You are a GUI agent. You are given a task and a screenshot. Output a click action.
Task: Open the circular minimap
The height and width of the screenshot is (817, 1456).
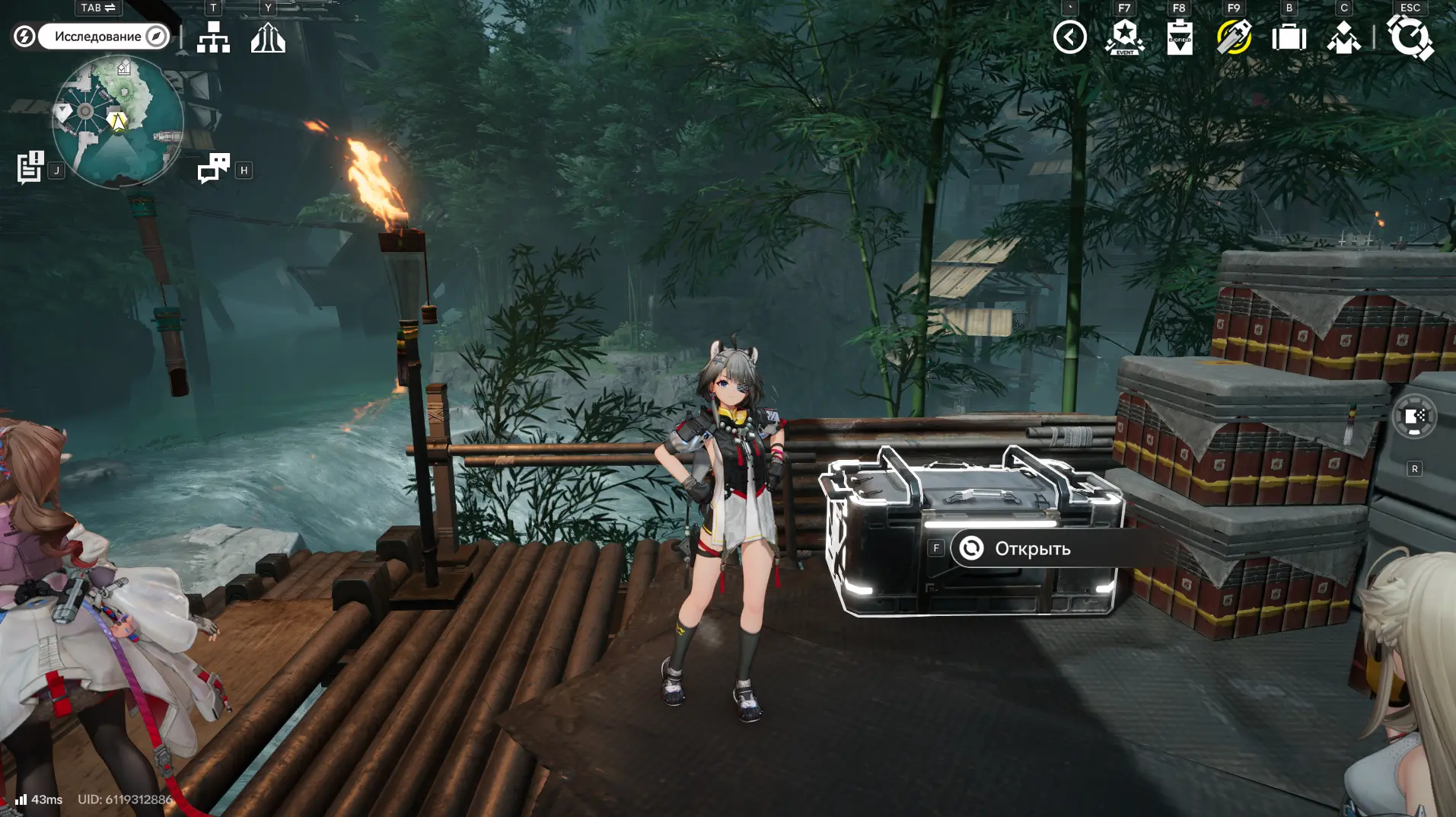[x=118, y=122]
